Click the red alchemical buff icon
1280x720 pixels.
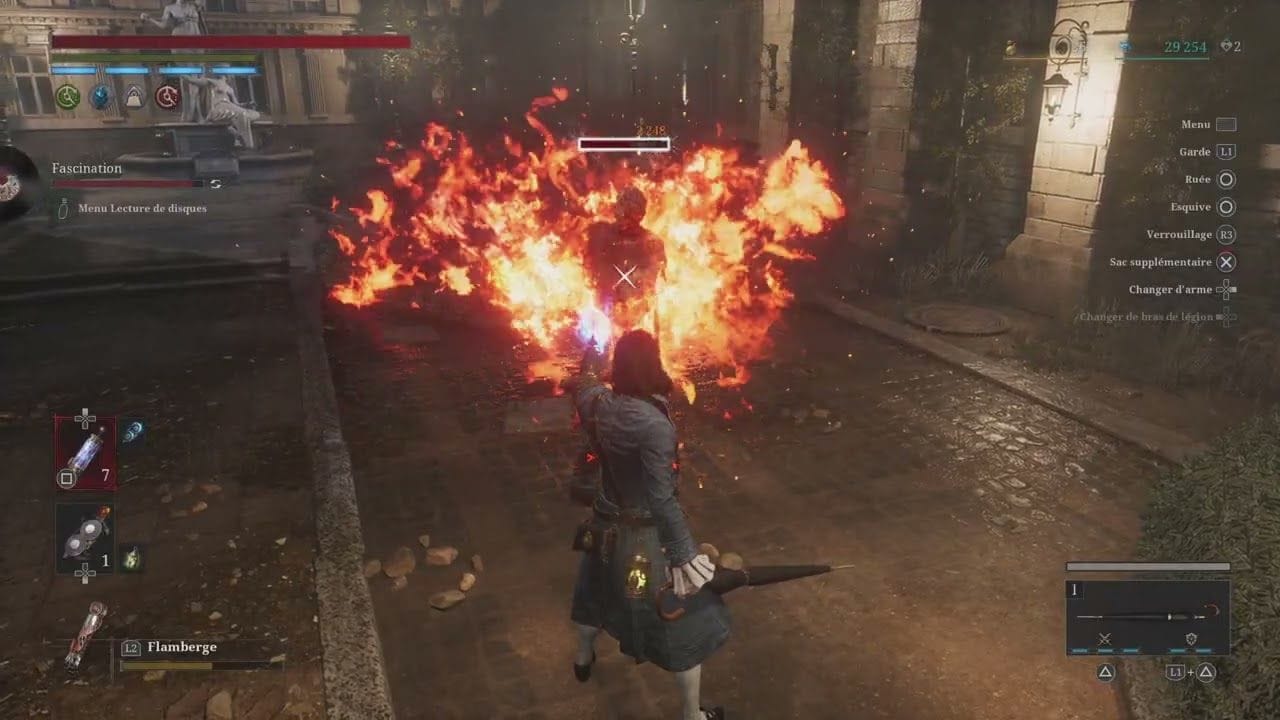click(x=166, y=97)
